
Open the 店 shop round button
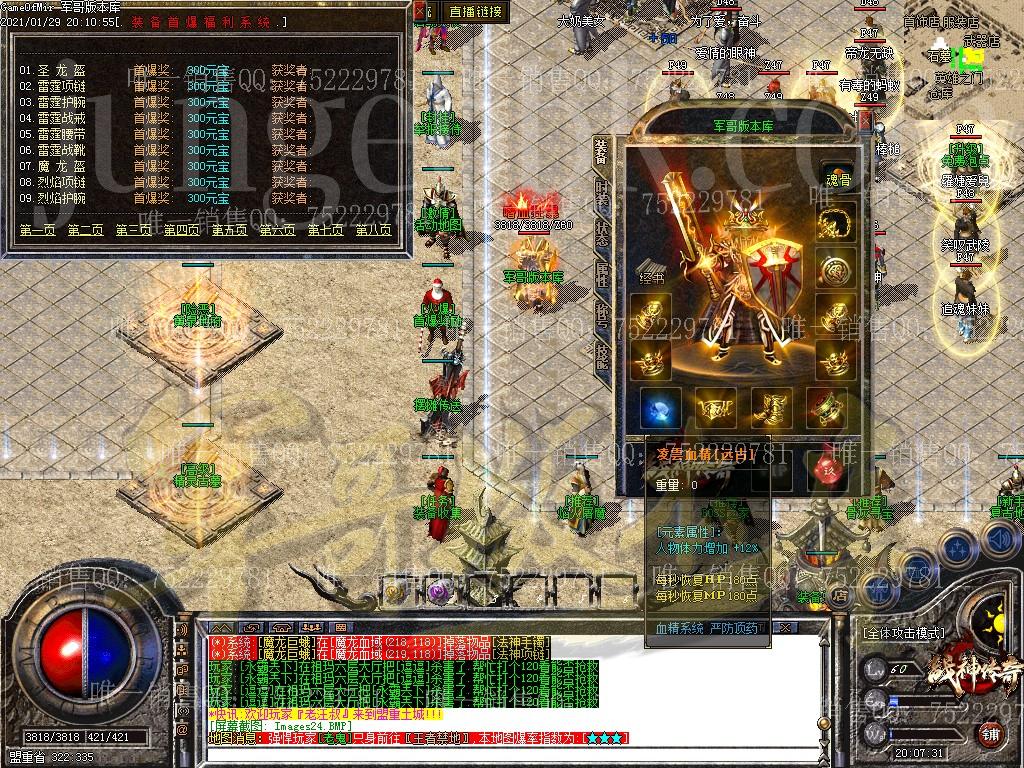[x=840, y=595]
